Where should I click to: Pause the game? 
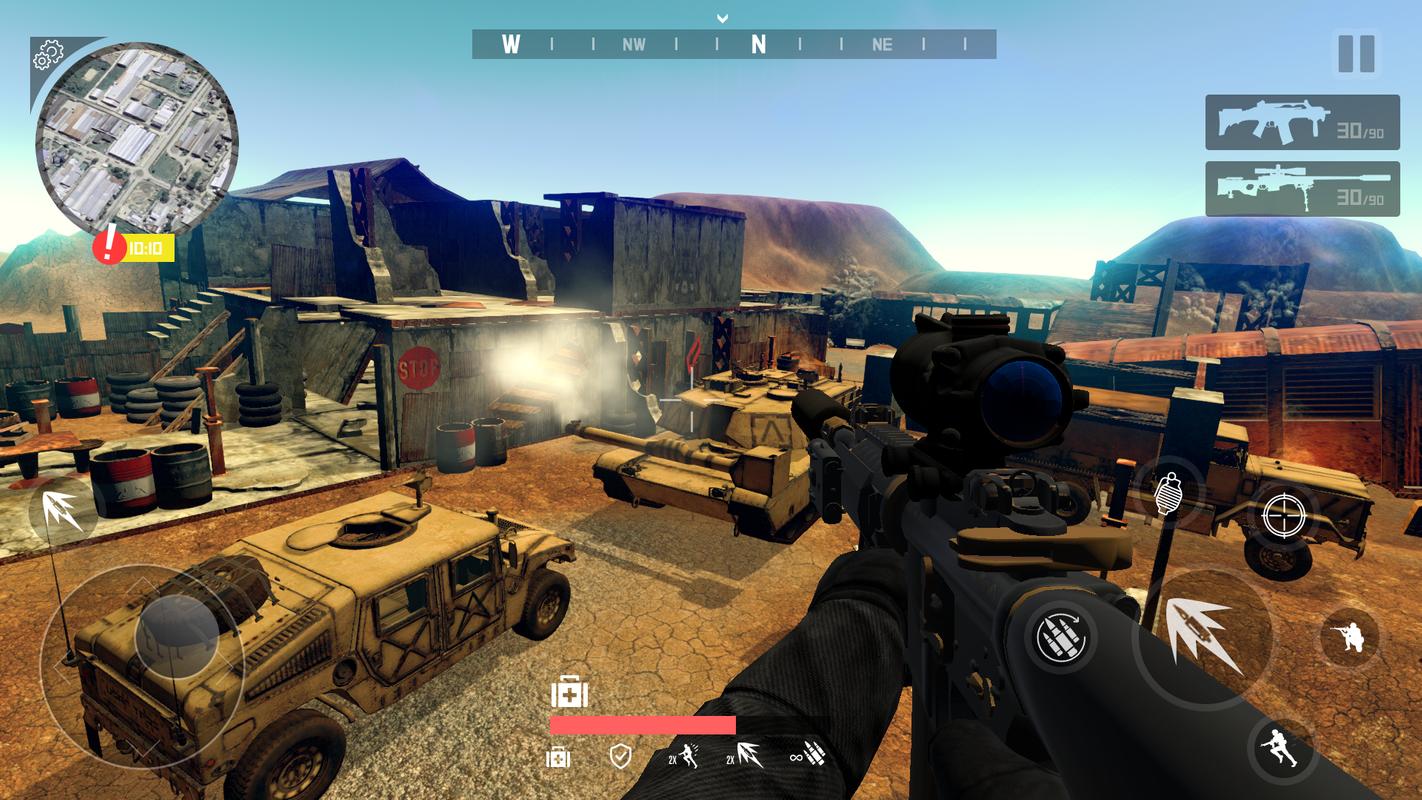(1356, 54)
